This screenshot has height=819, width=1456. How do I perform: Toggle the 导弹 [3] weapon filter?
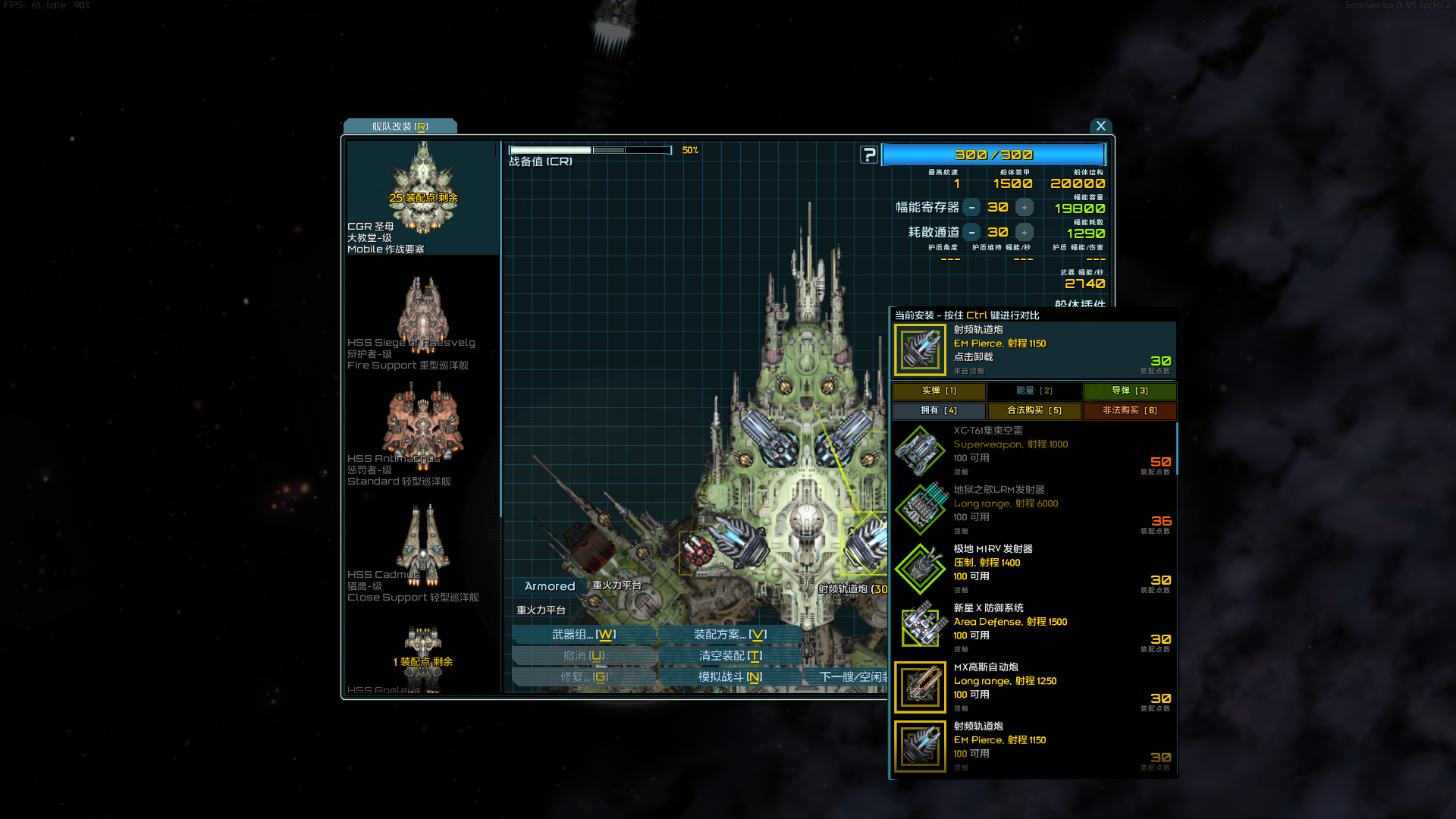pos(1129,391)
